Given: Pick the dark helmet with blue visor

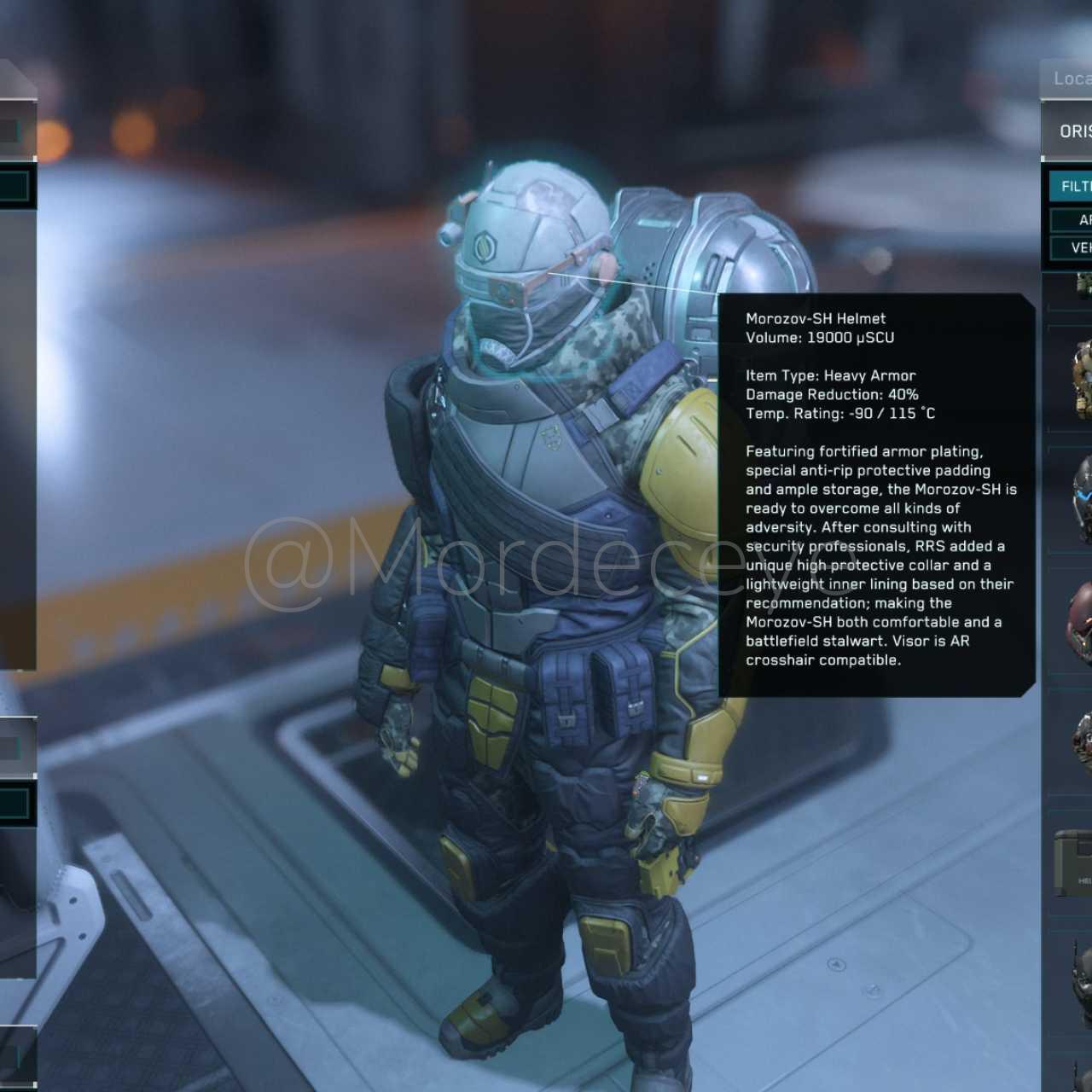Looking at the screenshot, I should [x=1082, y=501].
